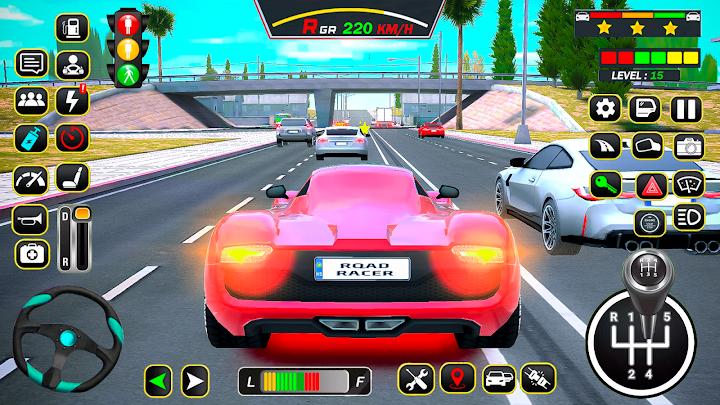
Task: Open the first aid kit icon
Action: pyautogui.click(x=30, y=254)
